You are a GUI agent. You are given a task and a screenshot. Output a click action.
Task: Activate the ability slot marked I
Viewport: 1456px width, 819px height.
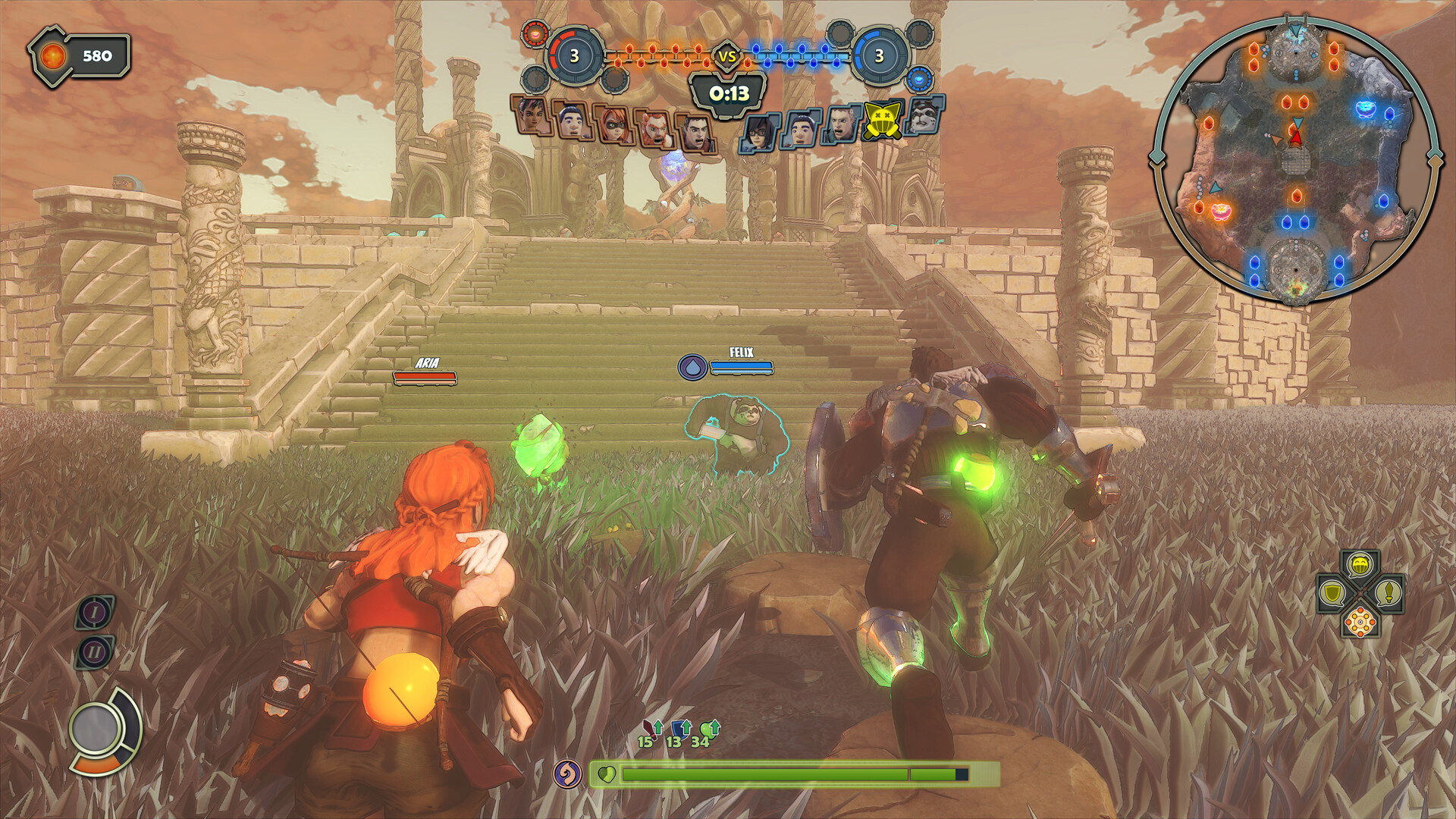coord(95,612)
